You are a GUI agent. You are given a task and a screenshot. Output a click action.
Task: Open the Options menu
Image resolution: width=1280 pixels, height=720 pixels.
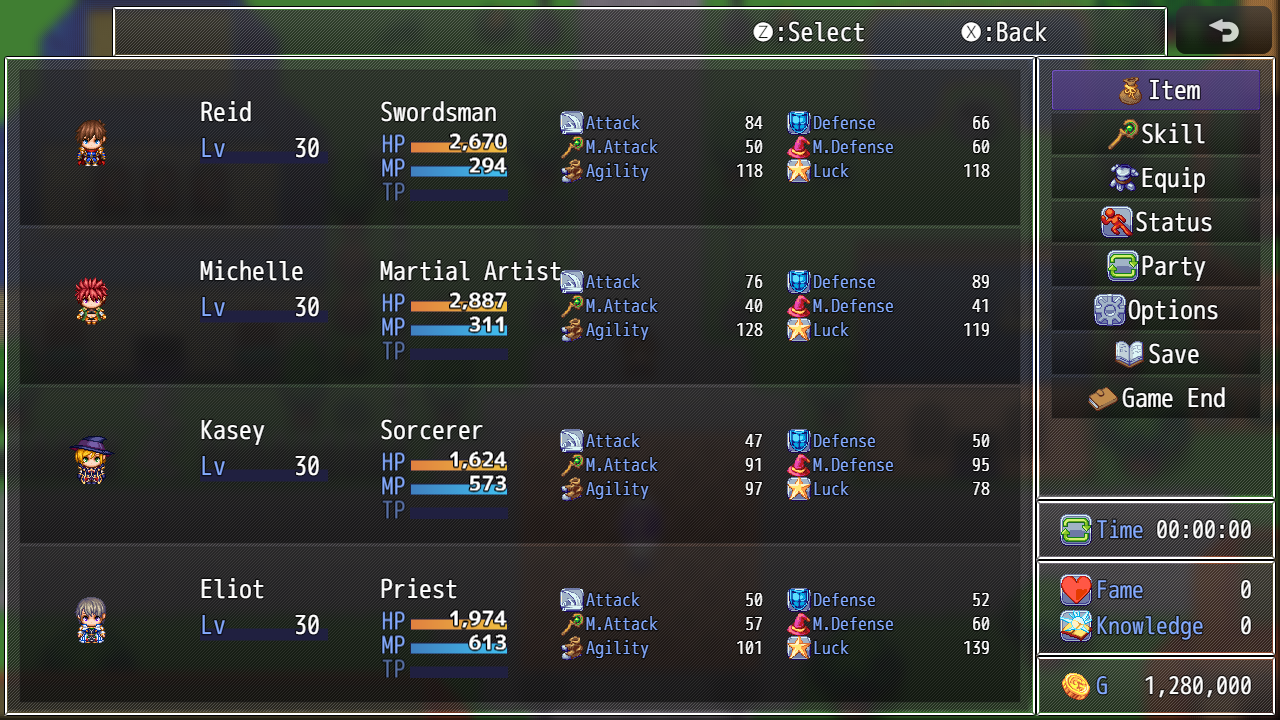tap(1155, 310)
